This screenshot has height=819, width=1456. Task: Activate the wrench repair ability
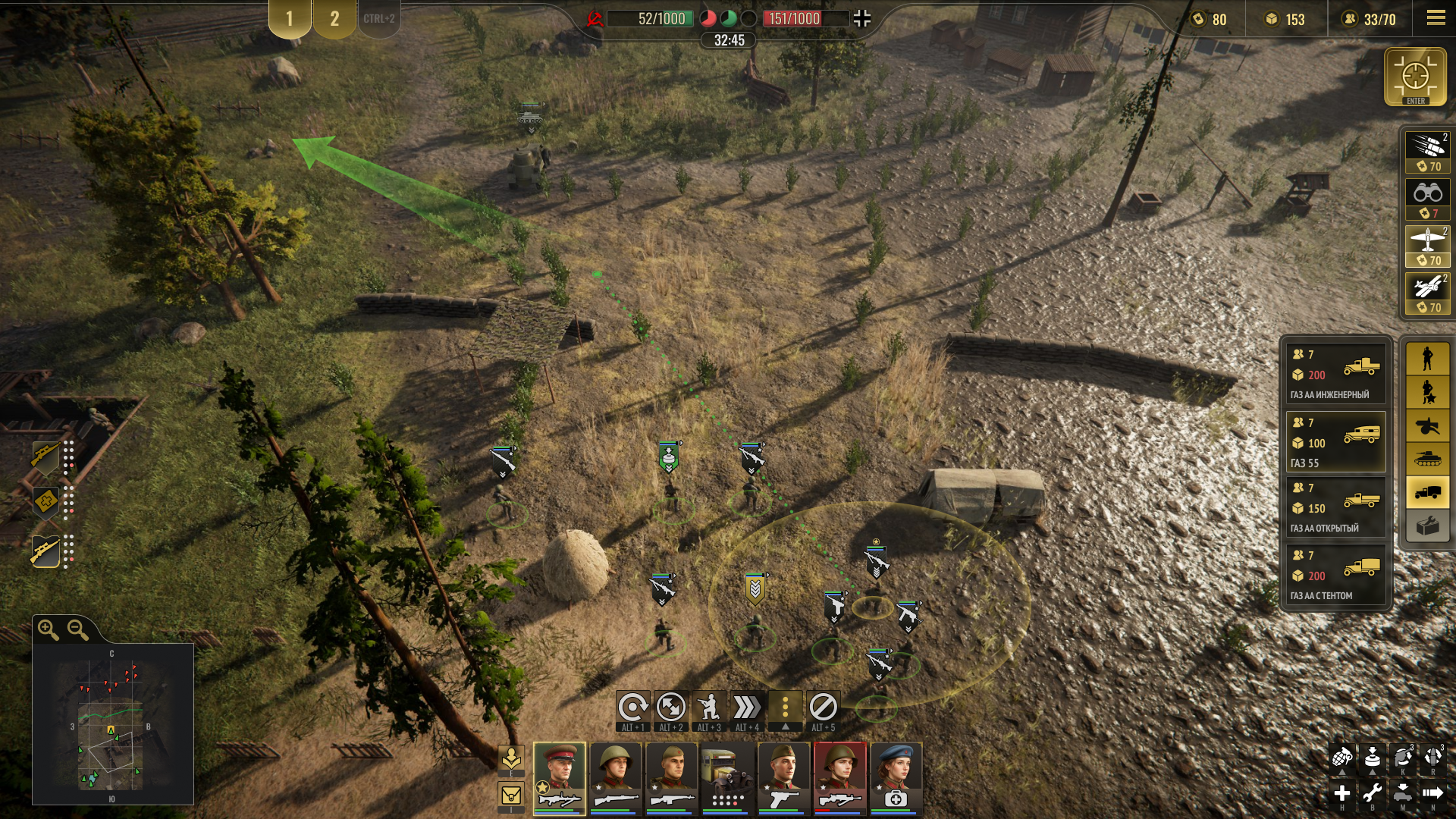pos(1372,793)
